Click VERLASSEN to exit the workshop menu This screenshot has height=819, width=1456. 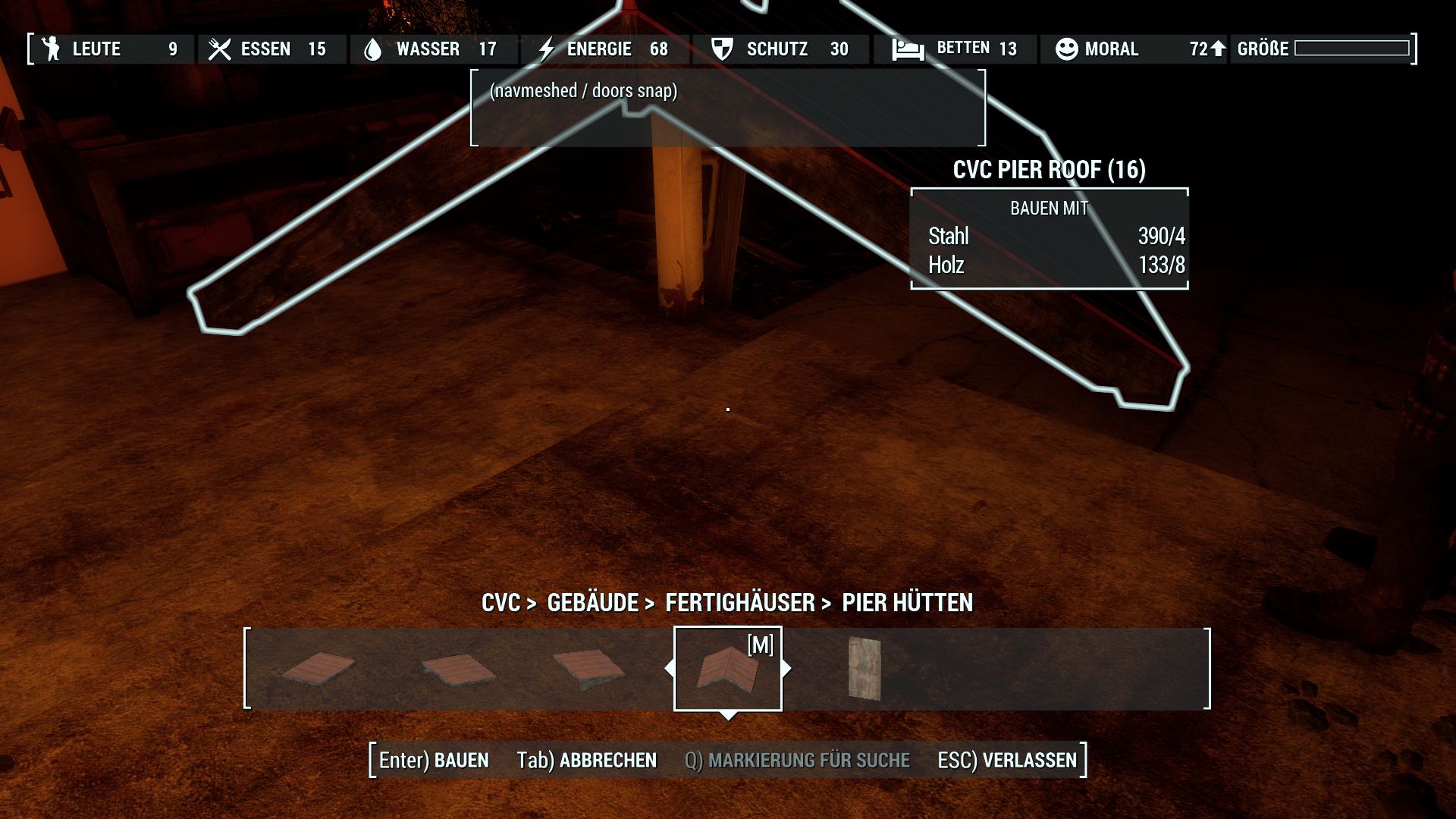1028,760
